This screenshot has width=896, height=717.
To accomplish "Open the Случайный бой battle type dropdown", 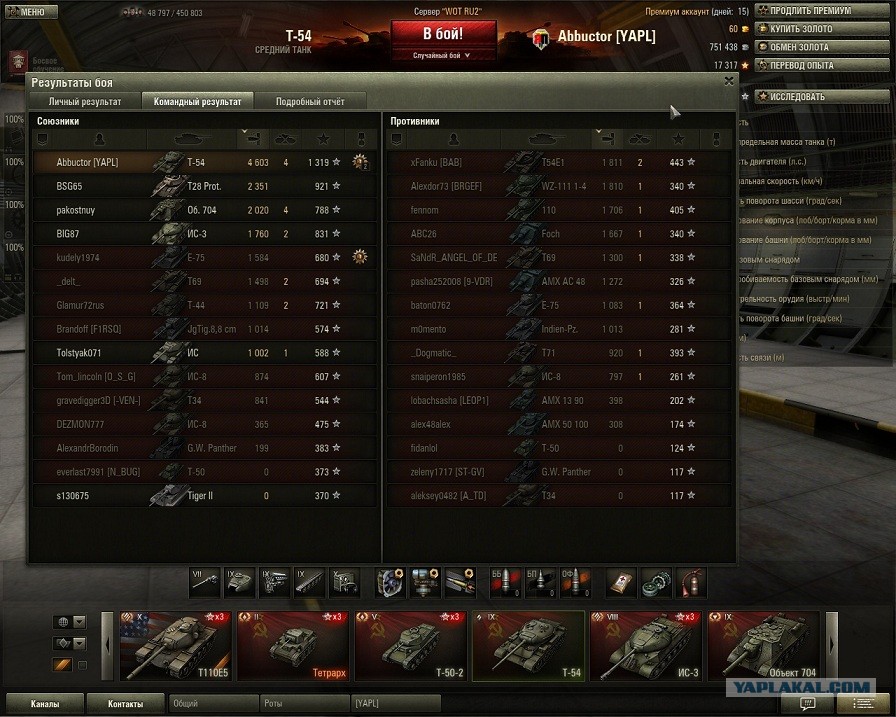I will pos(442,56).
